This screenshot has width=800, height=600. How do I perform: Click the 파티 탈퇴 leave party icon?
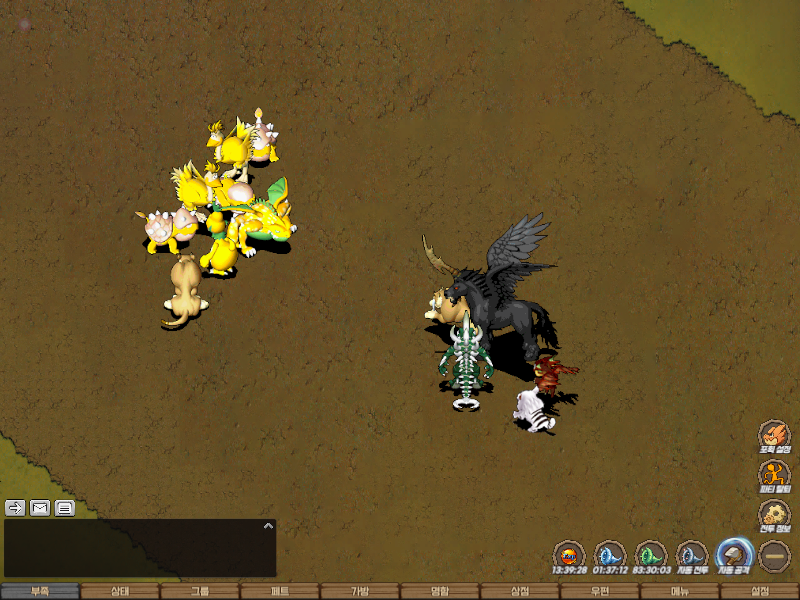[x=774, y=475]
